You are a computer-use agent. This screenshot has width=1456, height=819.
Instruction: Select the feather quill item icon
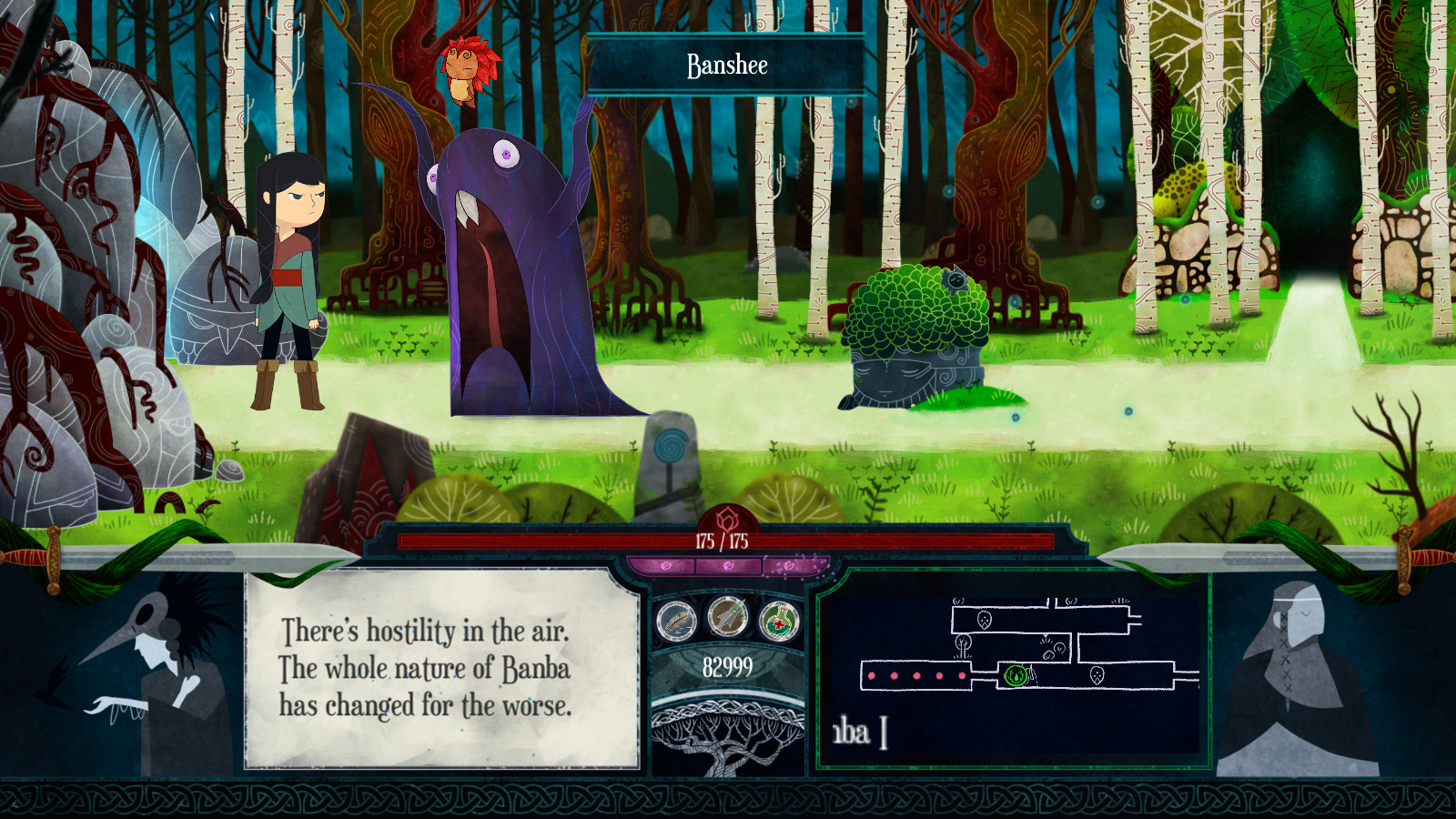(677, 620)
